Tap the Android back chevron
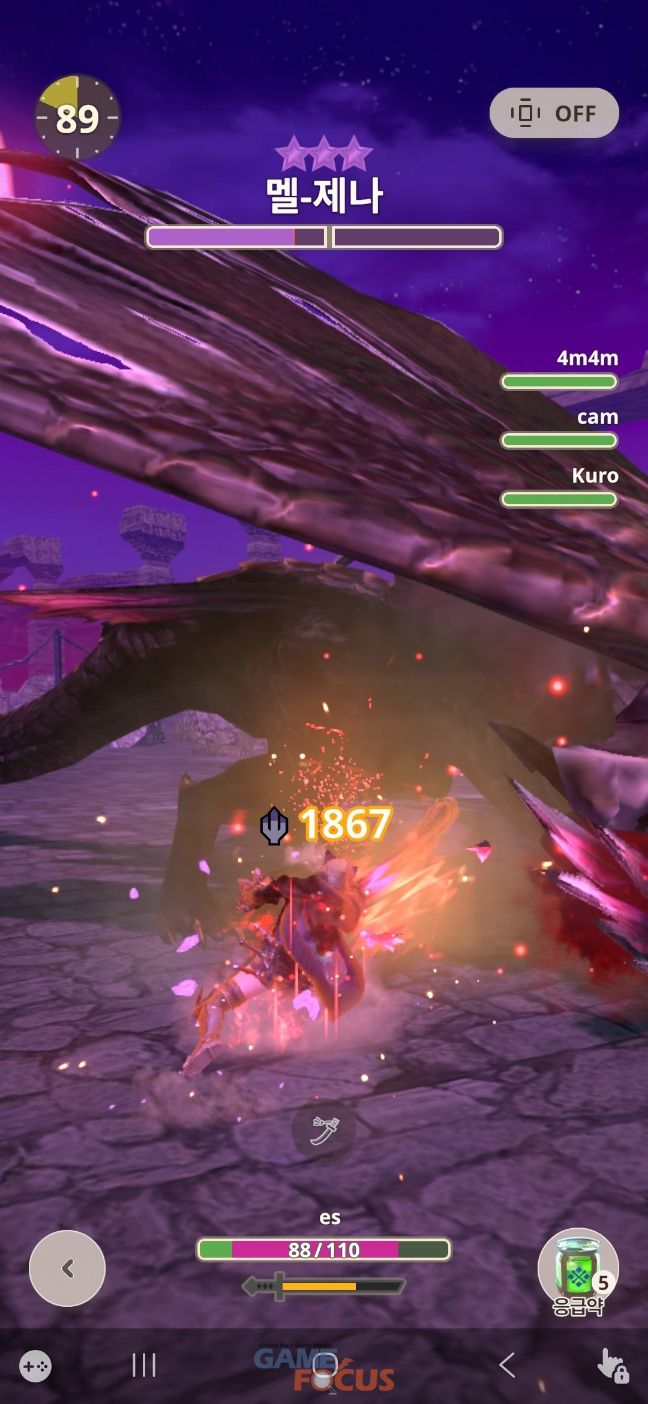The width and height of the screenshot is (648, 1404). pos(507,1365)
